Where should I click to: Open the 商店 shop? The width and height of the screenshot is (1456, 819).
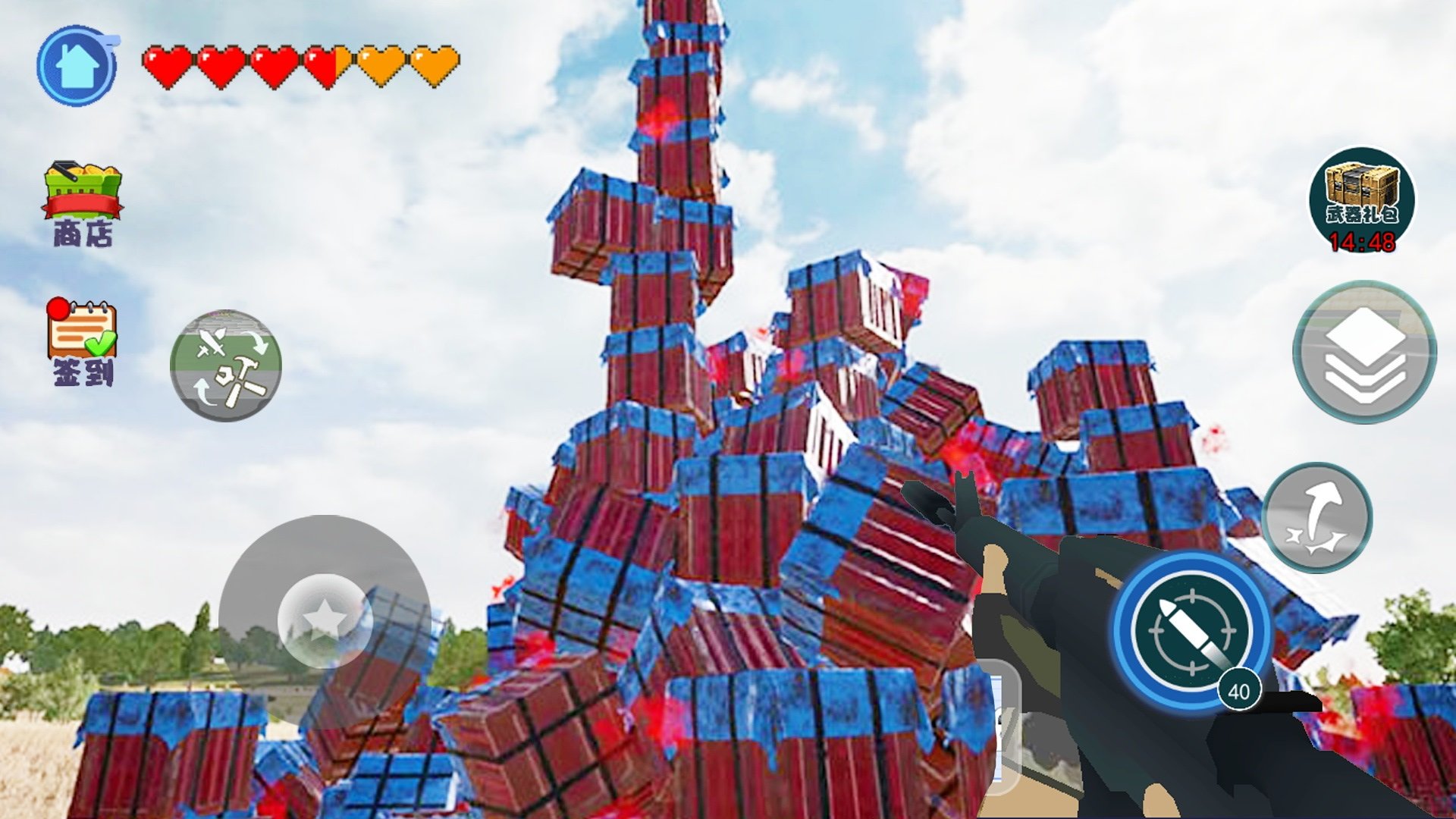83,202
